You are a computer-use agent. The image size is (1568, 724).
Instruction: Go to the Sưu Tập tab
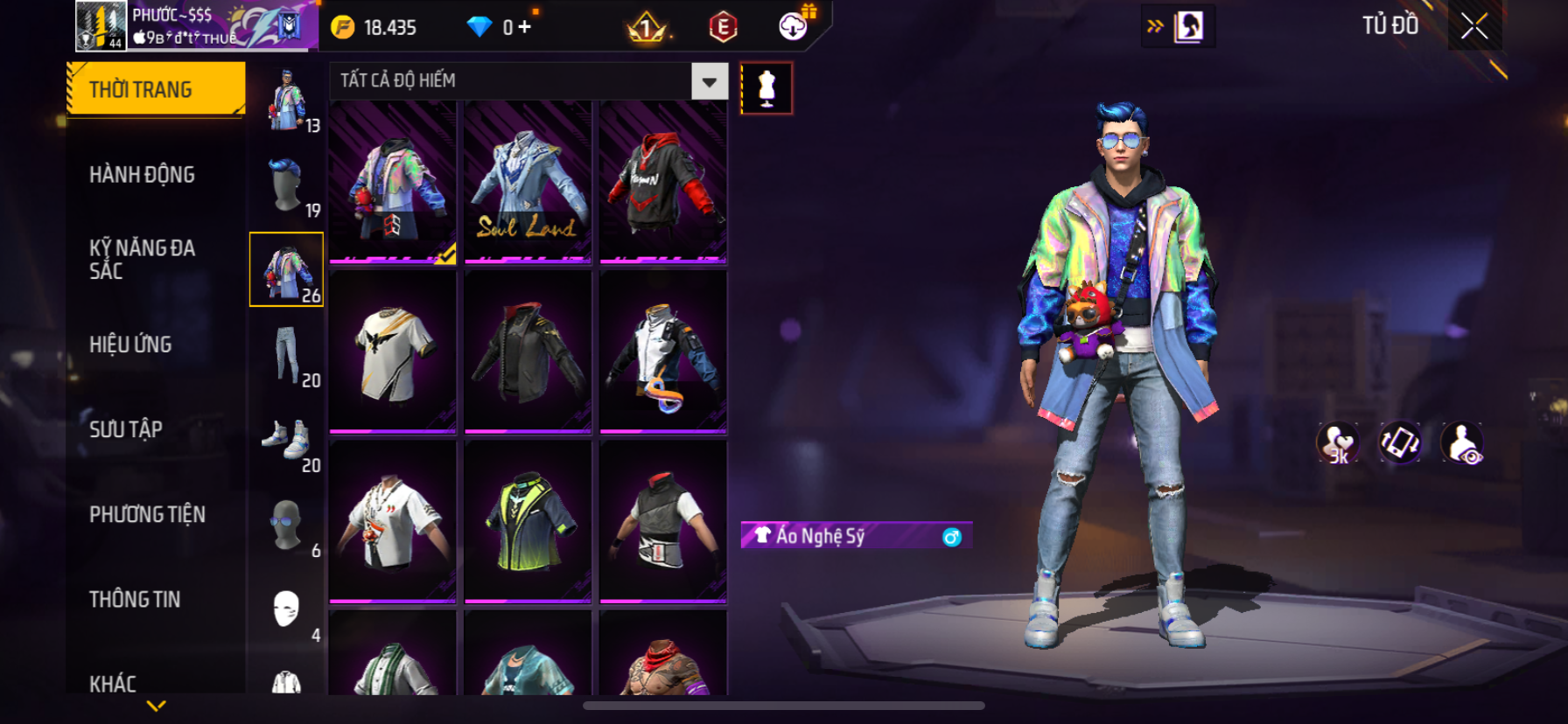(126, 429)
